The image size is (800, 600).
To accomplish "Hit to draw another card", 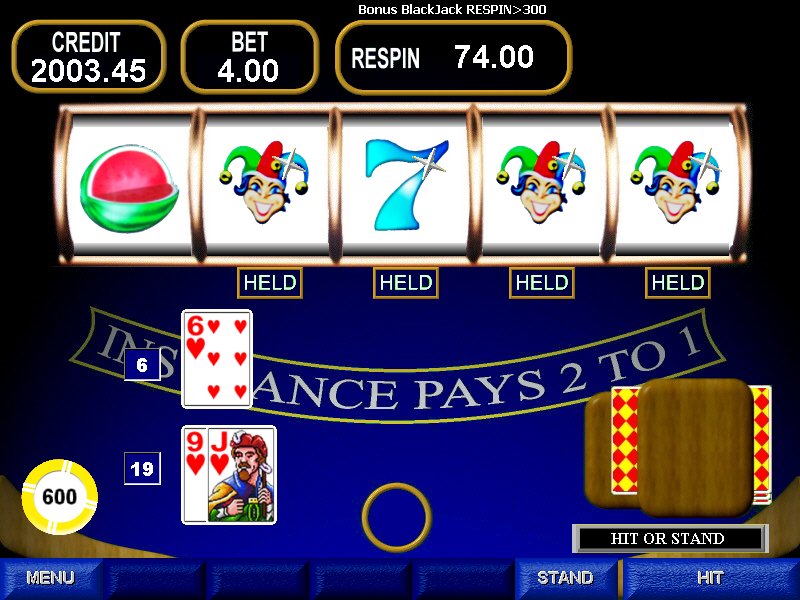I will (x=710, y=578).
